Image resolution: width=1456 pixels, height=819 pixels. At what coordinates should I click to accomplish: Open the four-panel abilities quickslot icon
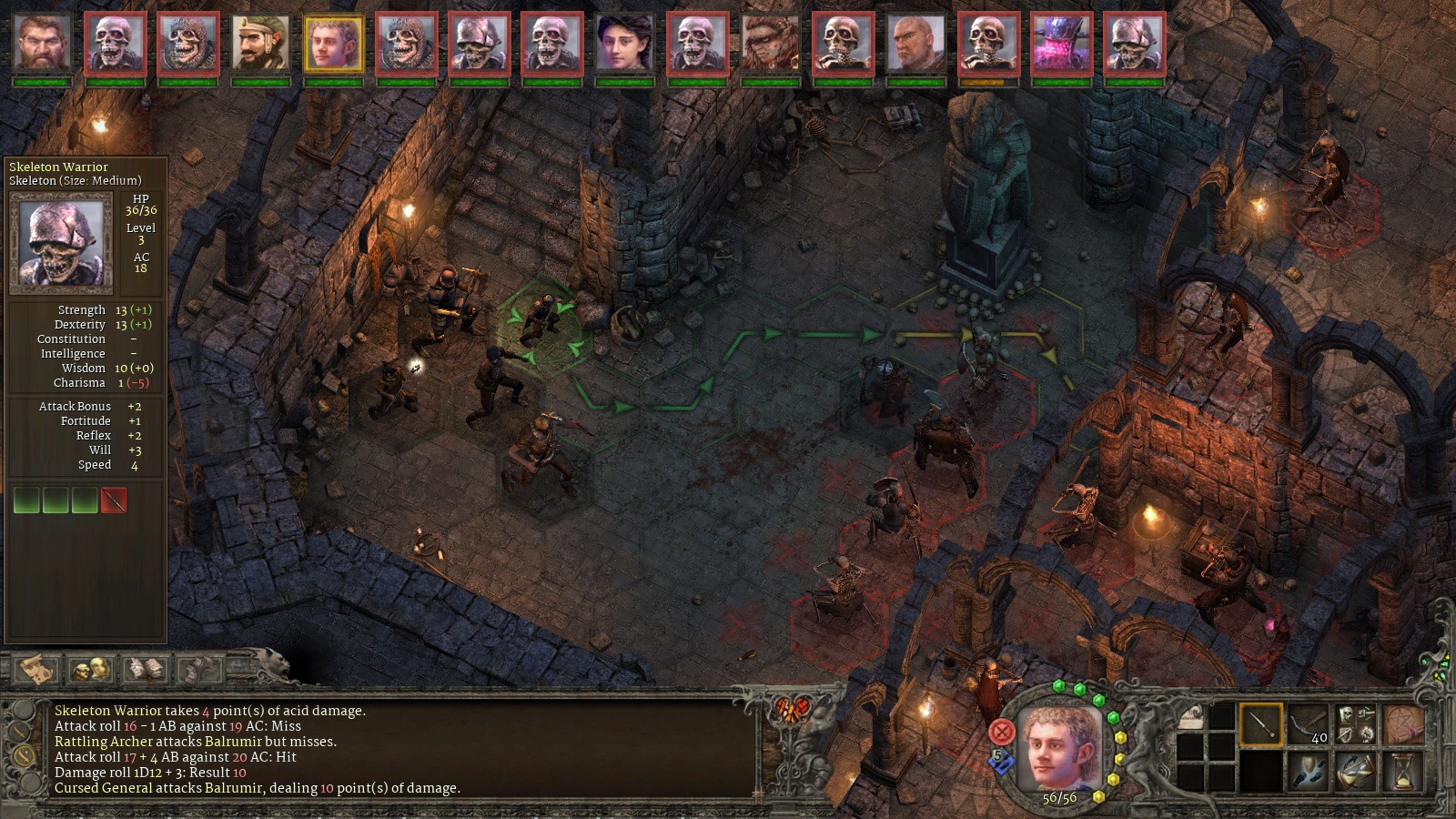tap(1354, 722)
